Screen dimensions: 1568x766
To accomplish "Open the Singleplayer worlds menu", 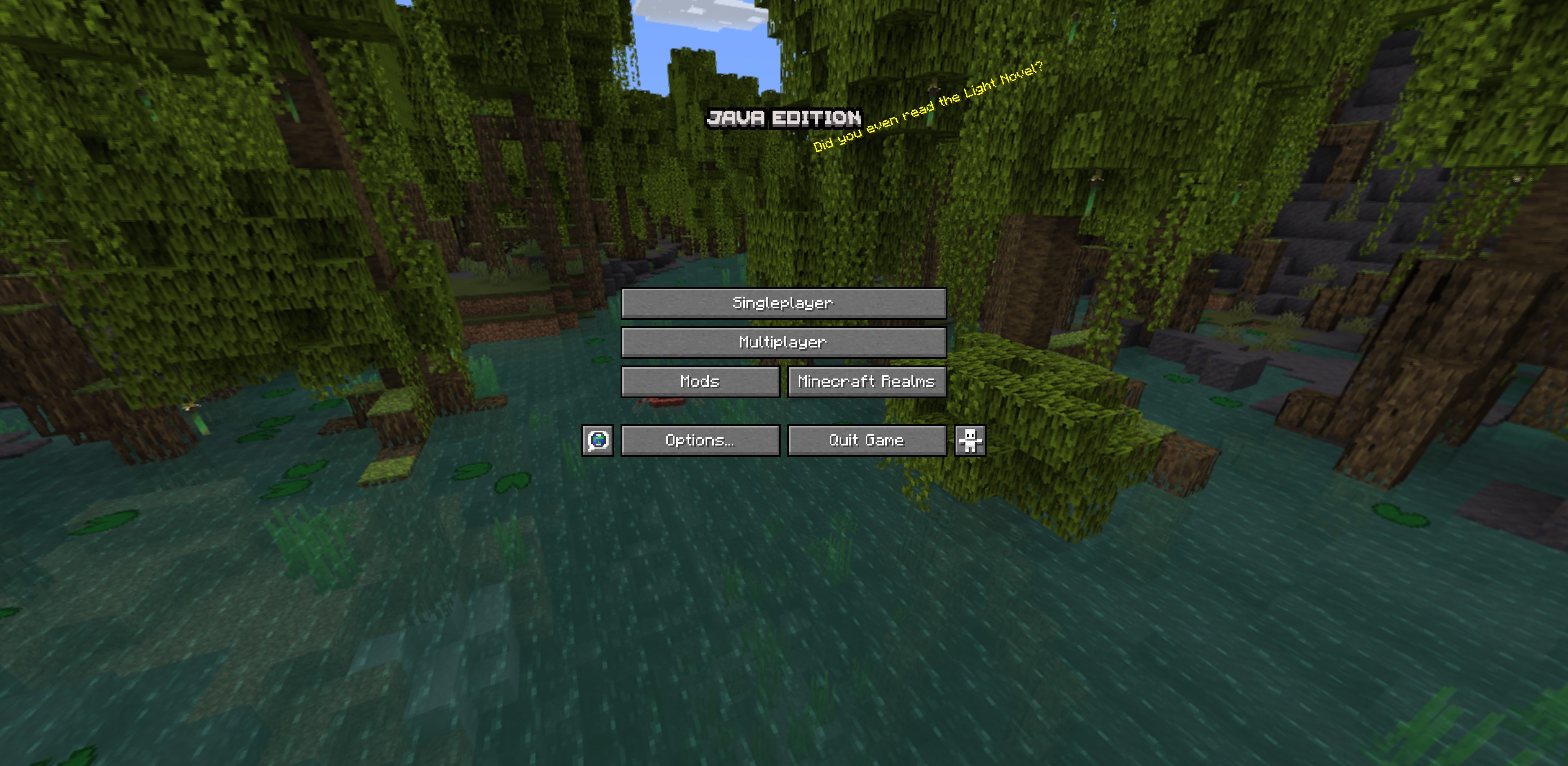I will [x=783, y=303].
